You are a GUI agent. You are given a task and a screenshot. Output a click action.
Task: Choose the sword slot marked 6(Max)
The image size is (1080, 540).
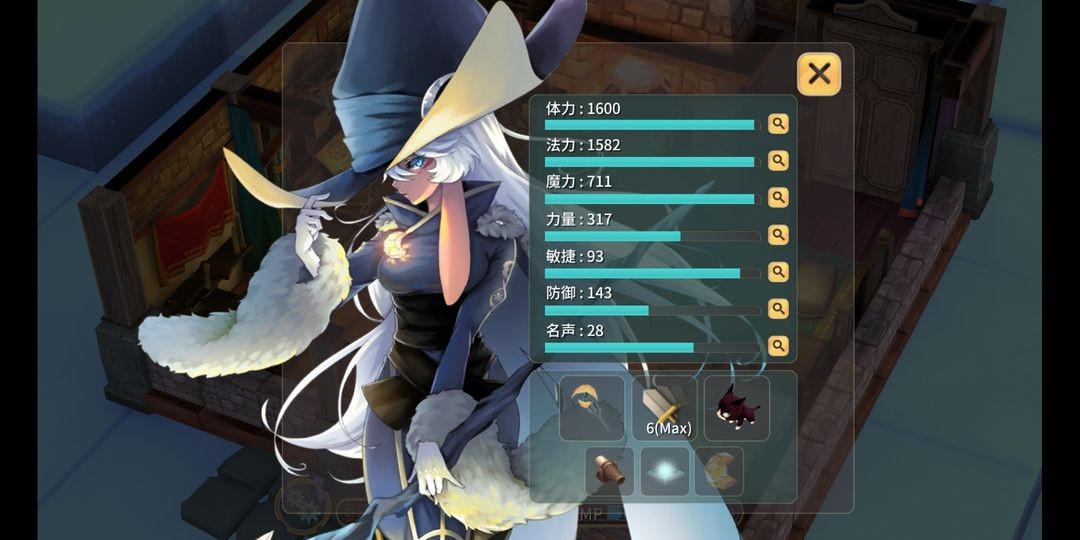(664, 408)
